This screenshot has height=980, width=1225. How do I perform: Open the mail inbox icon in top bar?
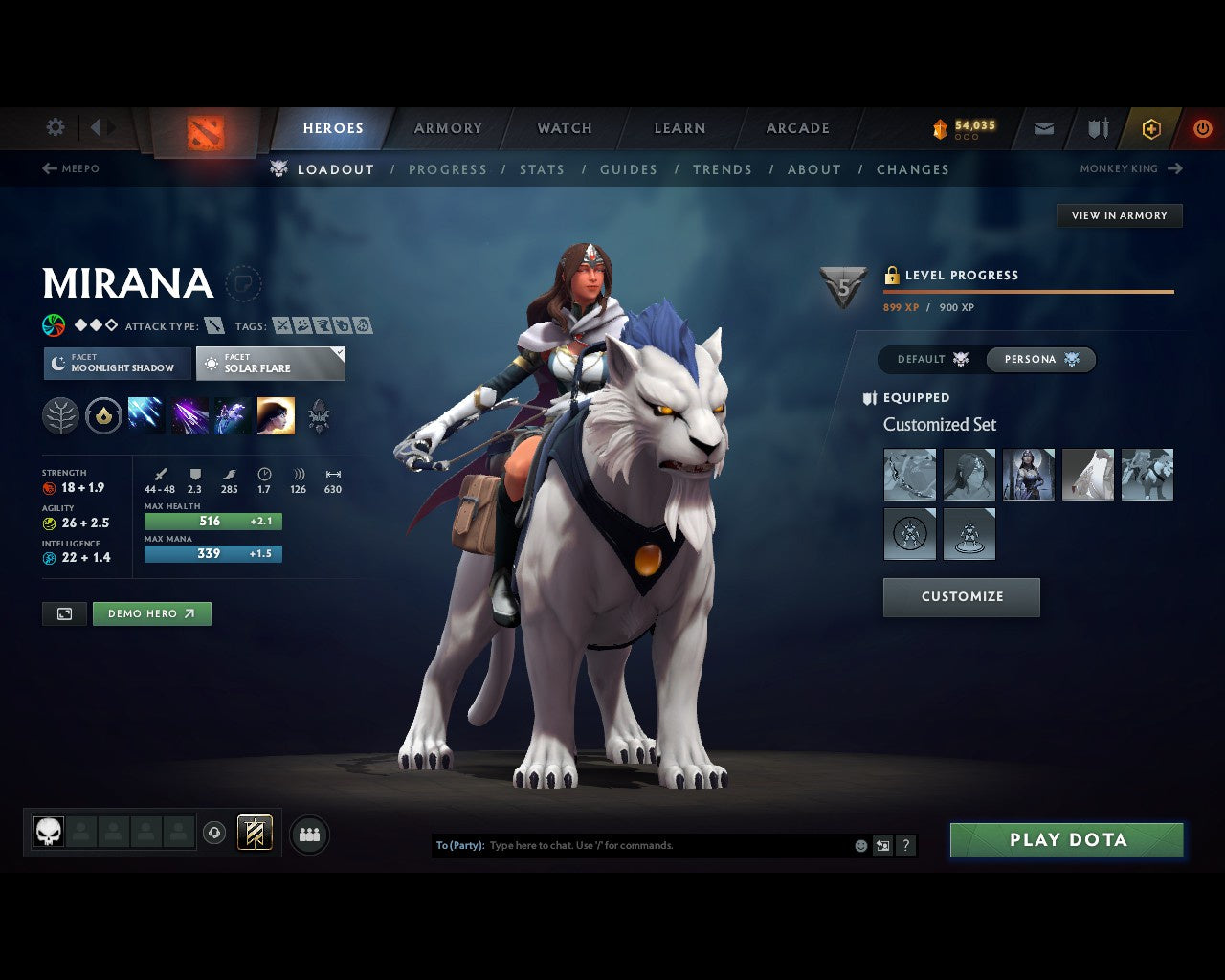[1043, 127]
